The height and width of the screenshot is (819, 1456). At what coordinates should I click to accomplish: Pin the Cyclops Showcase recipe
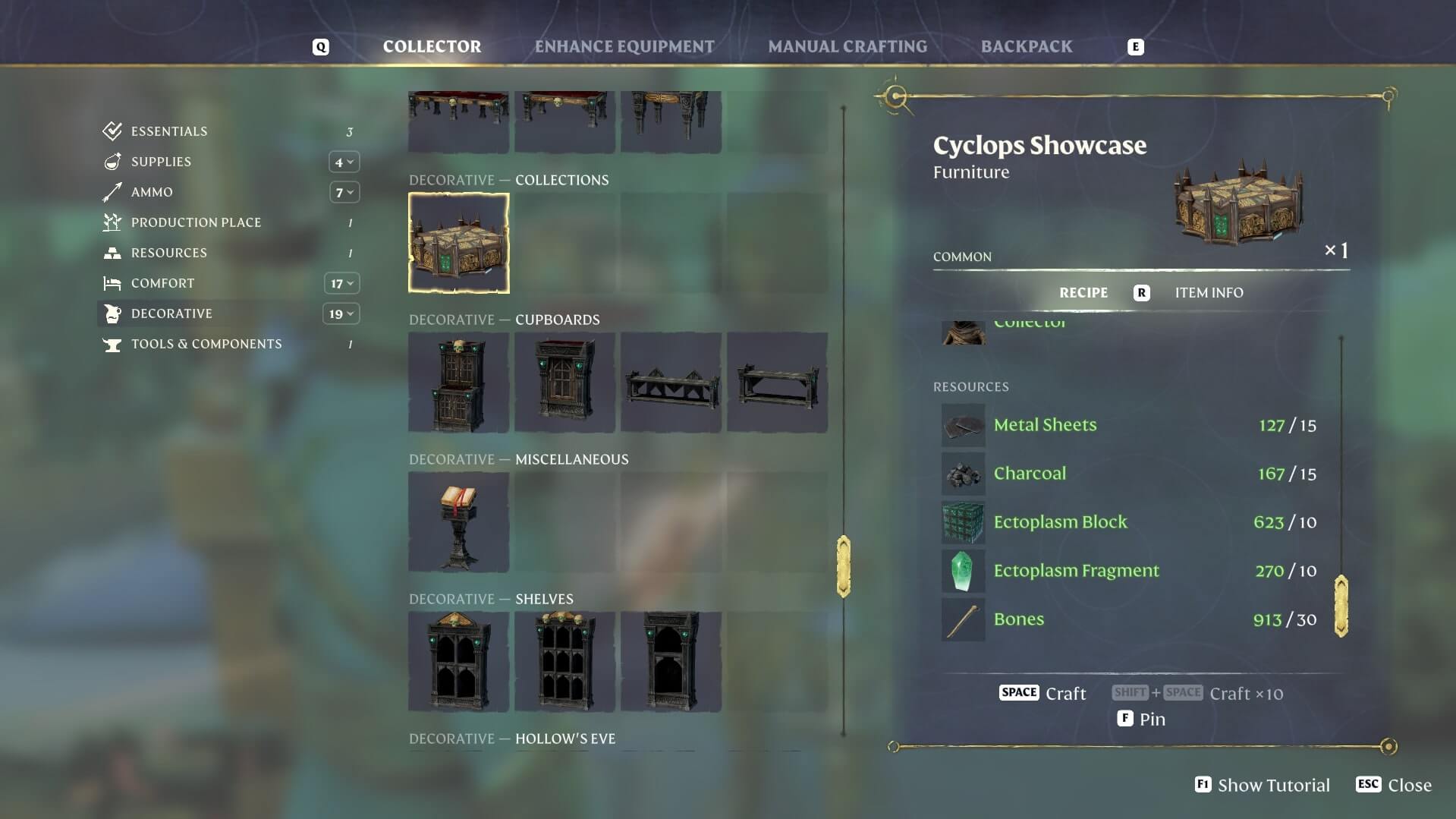1141,719
